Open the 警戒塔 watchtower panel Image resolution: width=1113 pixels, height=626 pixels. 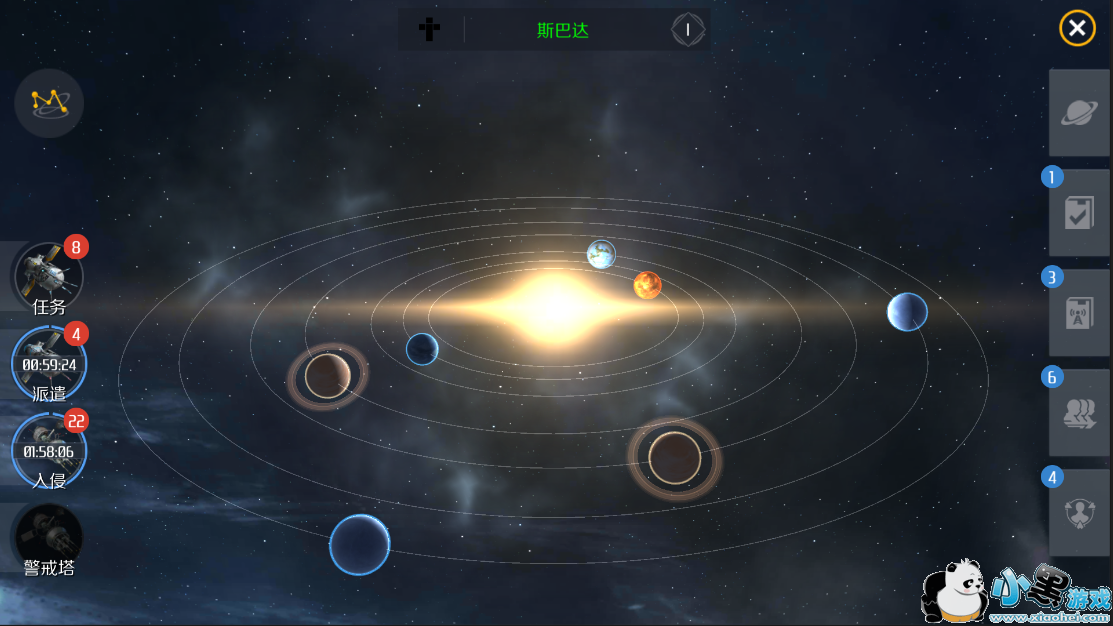48,540
